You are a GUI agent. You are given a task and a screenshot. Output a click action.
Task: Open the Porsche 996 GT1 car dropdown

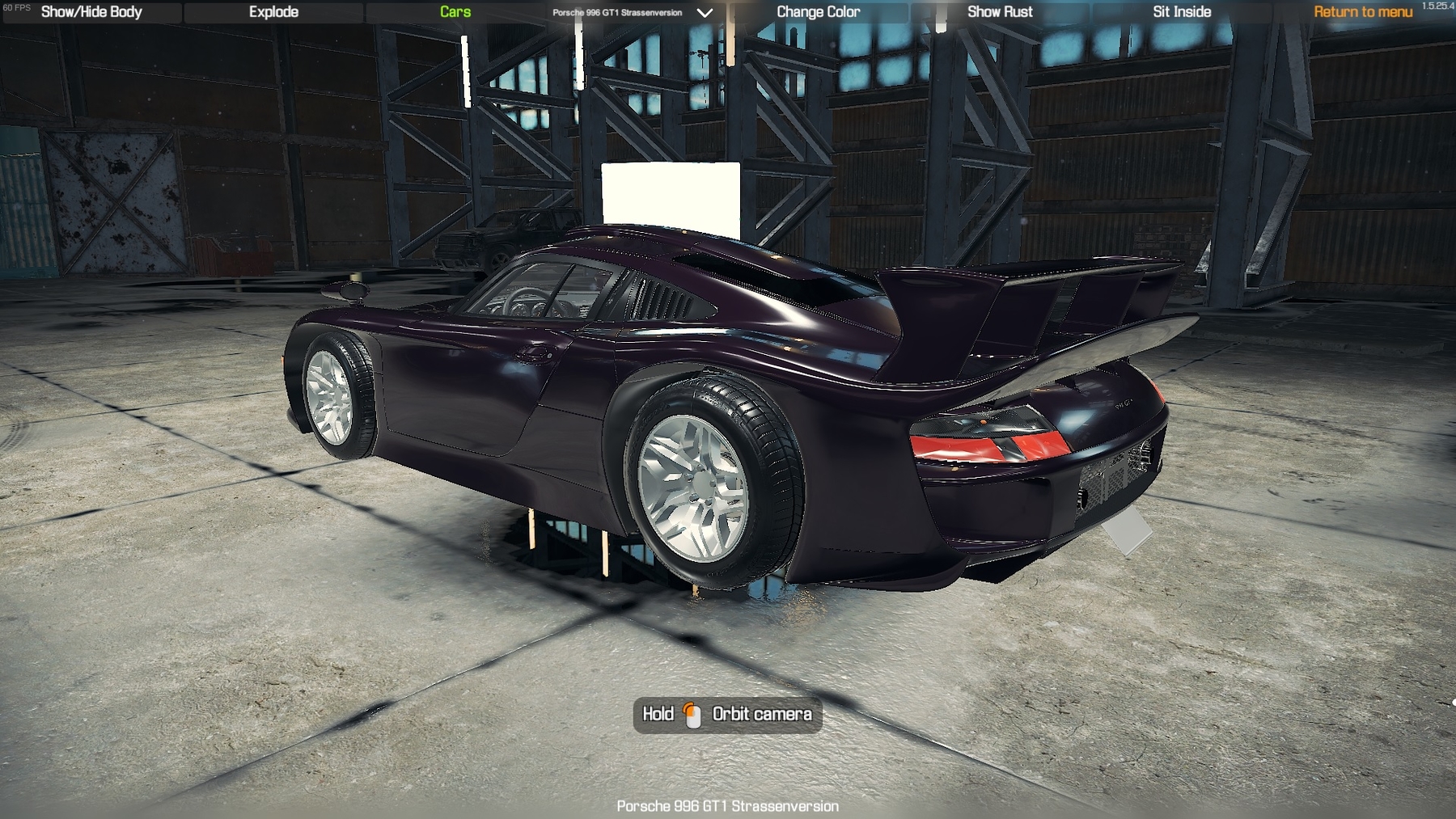(633, 13)
